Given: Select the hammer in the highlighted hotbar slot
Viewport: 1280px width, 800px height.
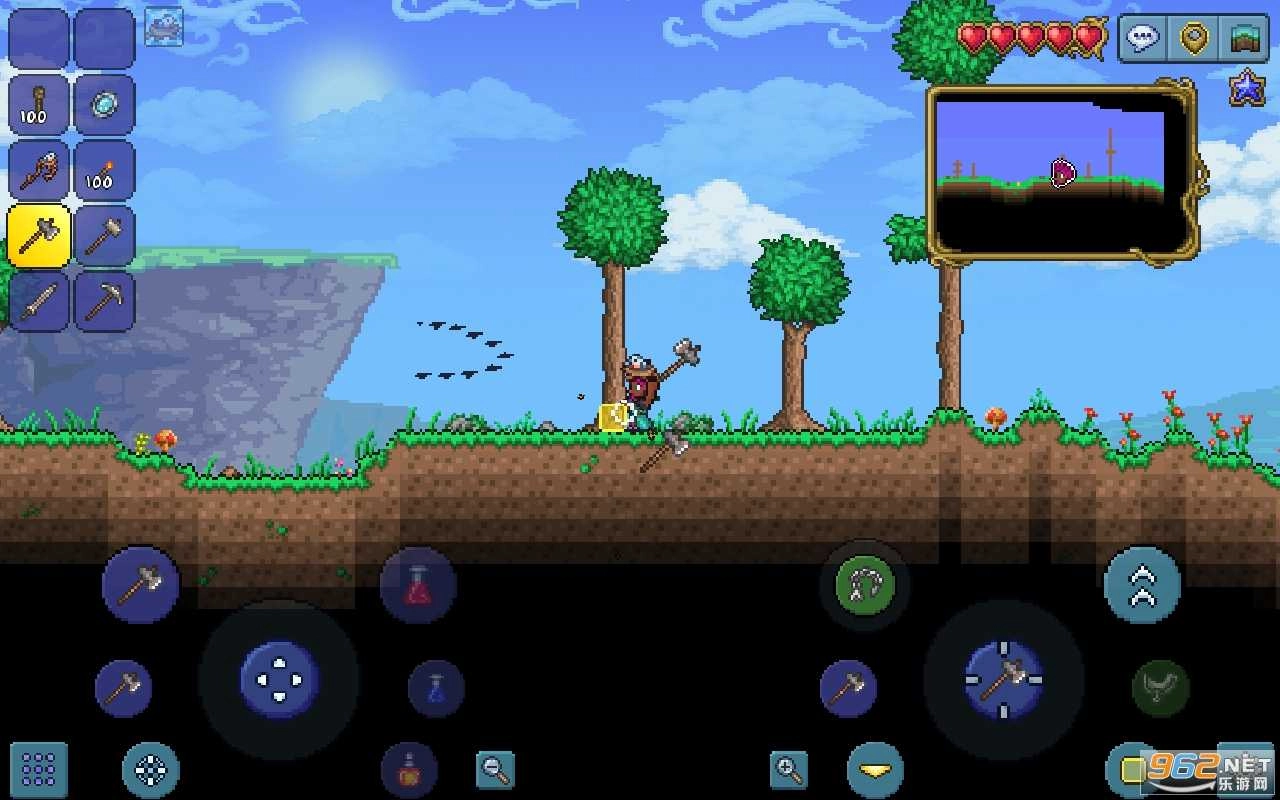Looking at the screenshot, I should click(x=38, y=235).
